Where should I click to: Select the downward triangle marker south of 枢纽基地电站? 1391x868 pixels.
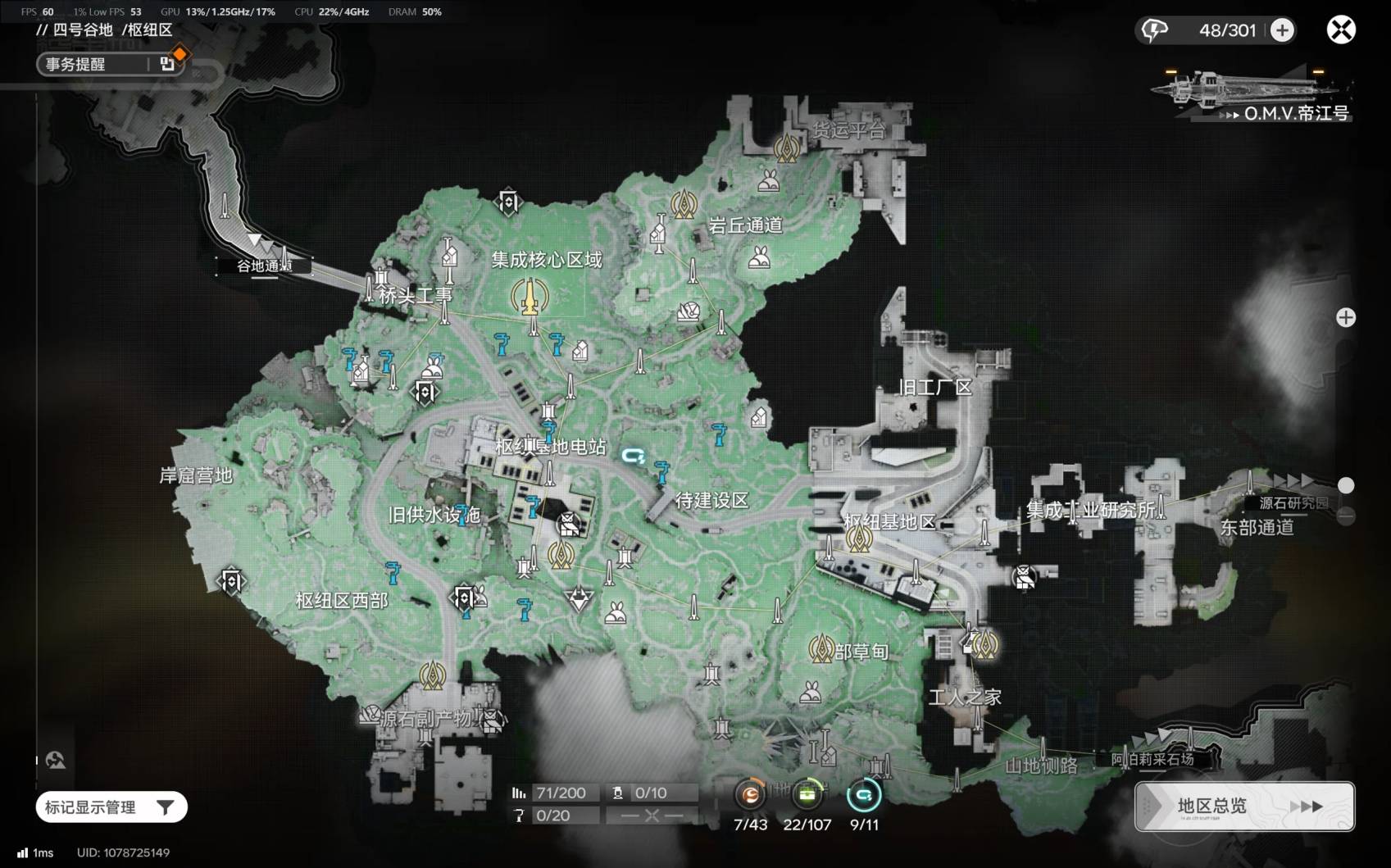579,599
